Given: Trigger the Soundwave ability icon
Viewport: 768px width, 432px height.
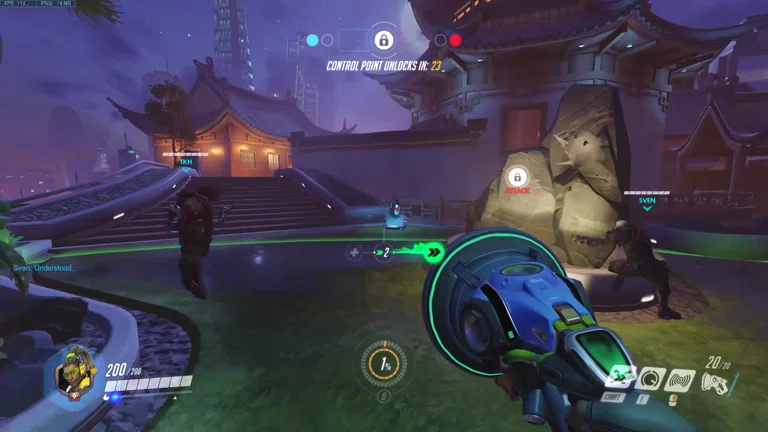Looking at the screenshot, I should (682, 379).
